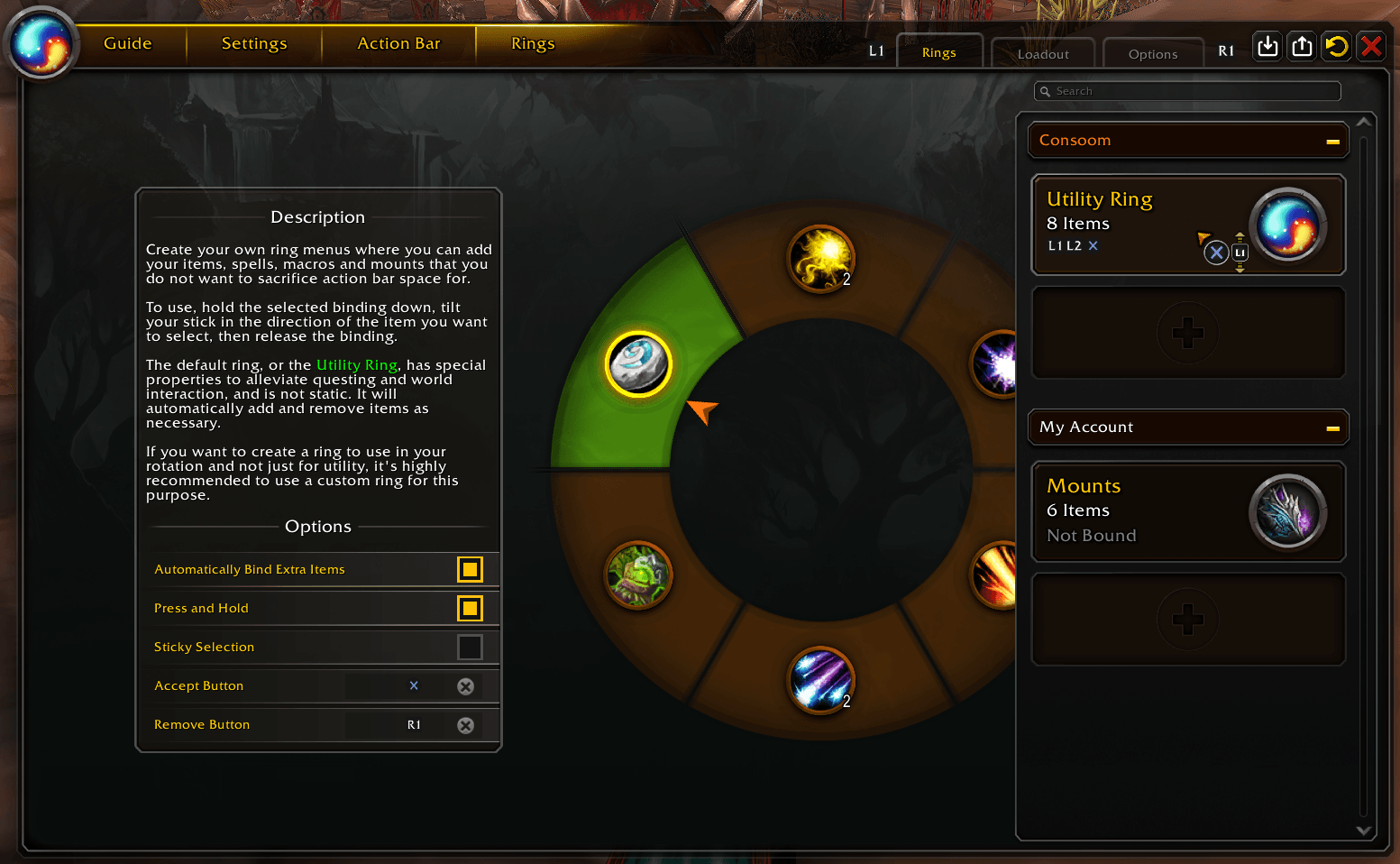Enable the Sticky Selection checkbox
This screenshot has width=1400, height=864.
click(x=470, y=647)
